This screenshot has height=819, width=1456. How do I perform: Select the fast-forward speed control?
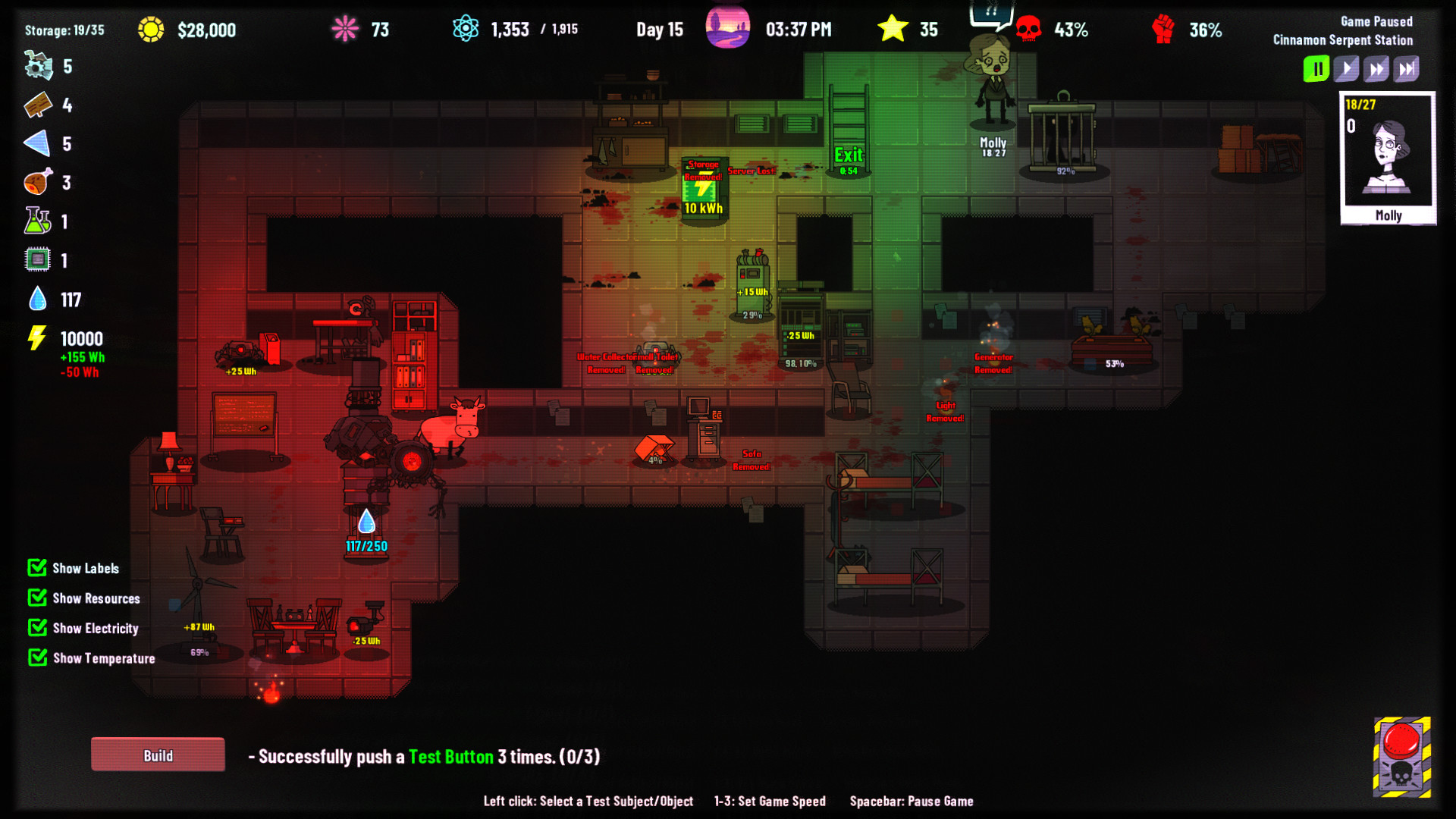[1376, 68]
